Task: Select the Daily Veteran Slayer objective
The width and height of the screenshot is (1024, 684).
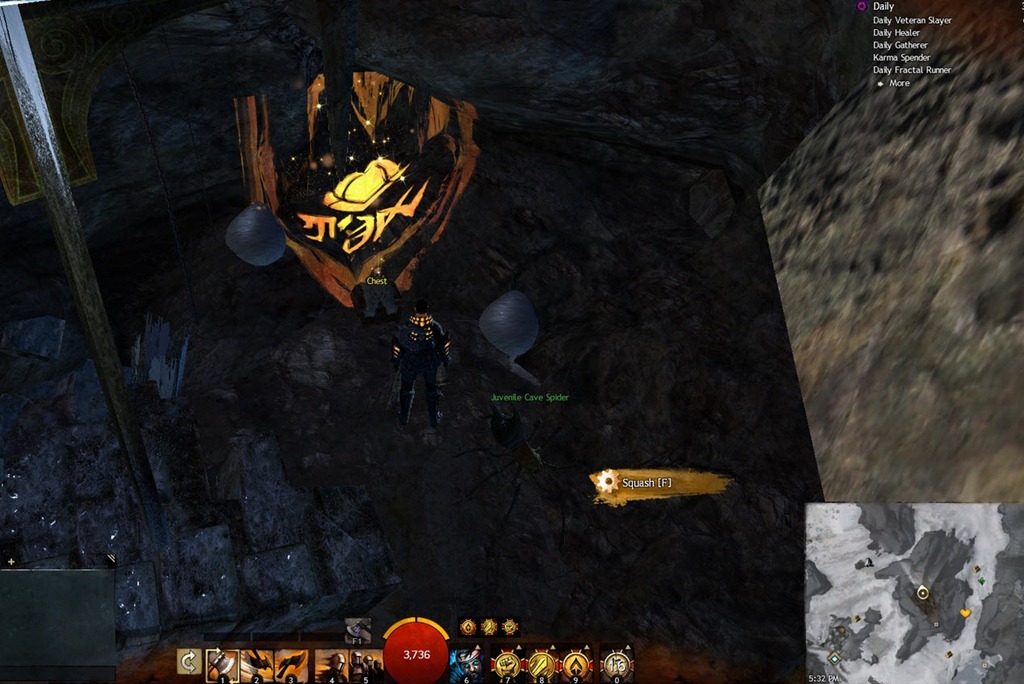Action: pos(911,20)
